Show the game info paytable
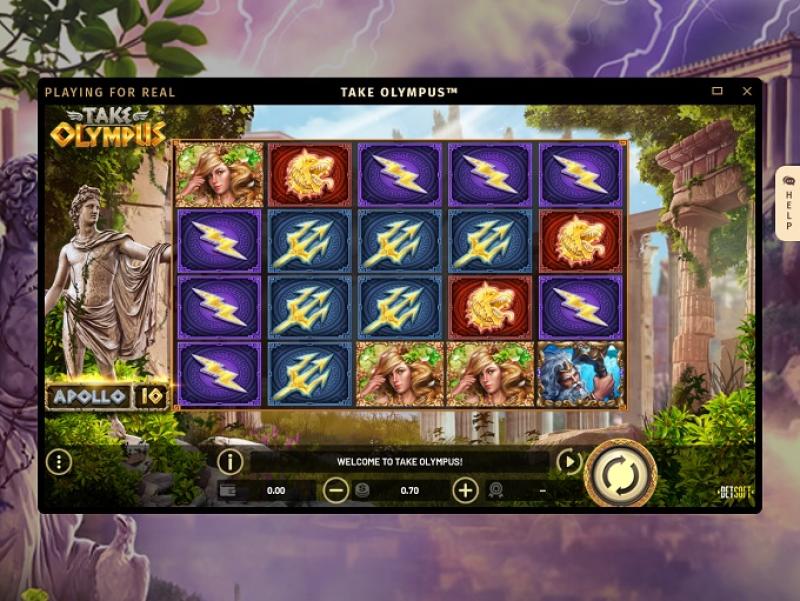 pyautogui.click(x=230, y=462)
